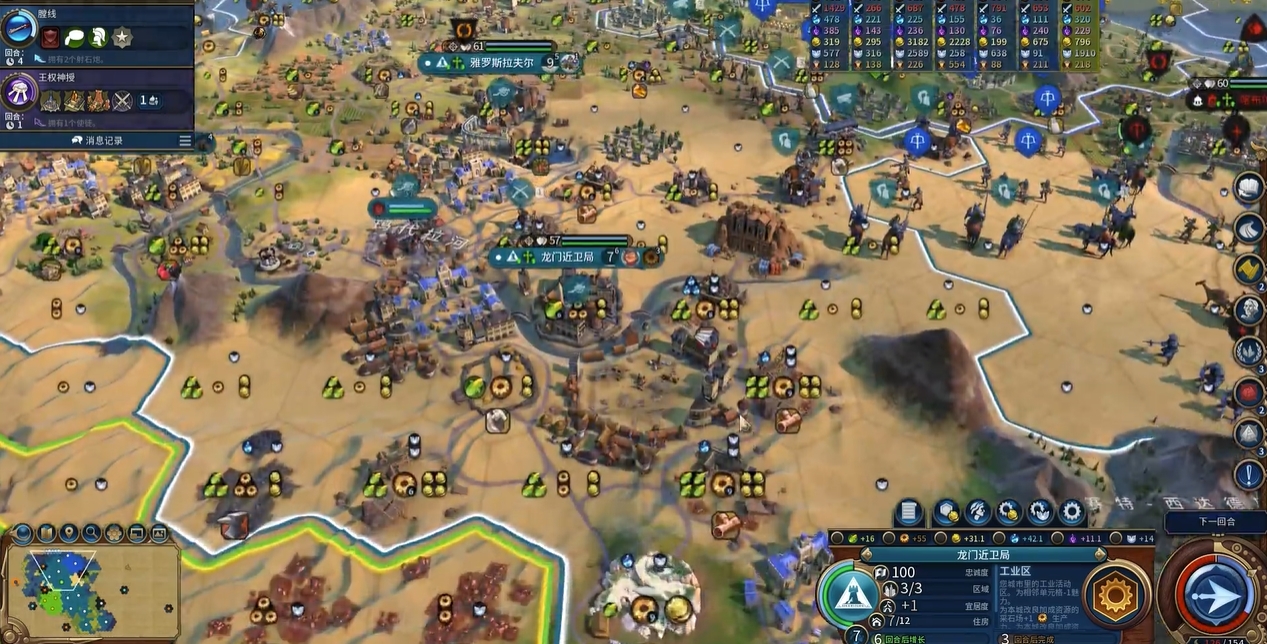
Task: Select the industrial zone production hexagon
Action: [x=1116, y=594]
